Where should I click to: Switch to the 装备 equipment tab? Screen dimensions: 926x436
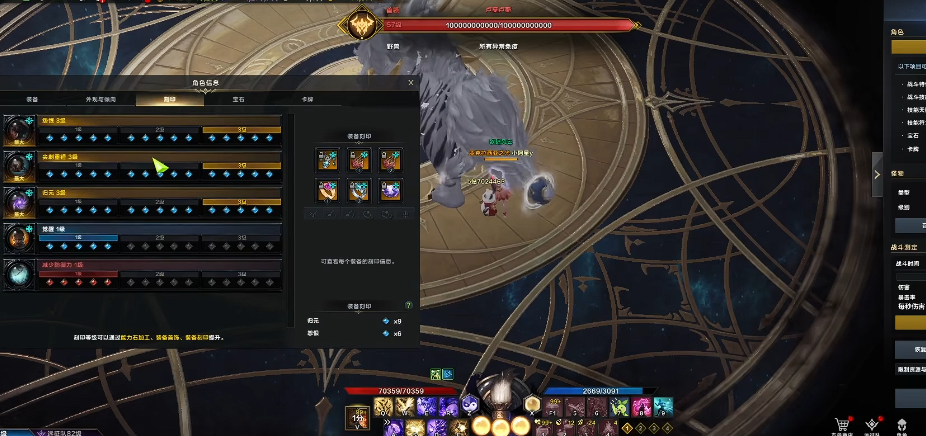tap(33, 100)
